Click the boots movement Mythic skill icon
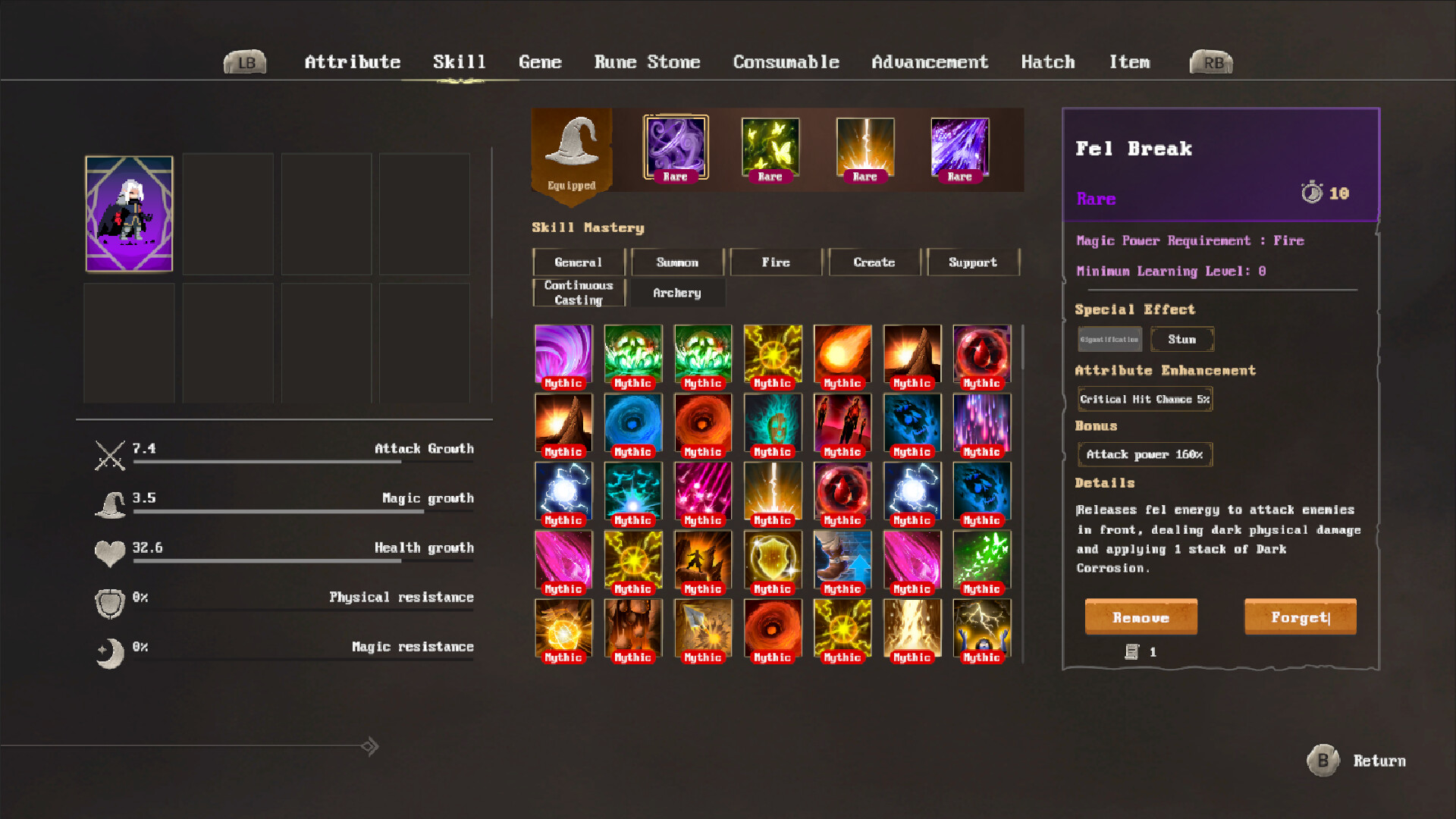 (x=843, y=560)
